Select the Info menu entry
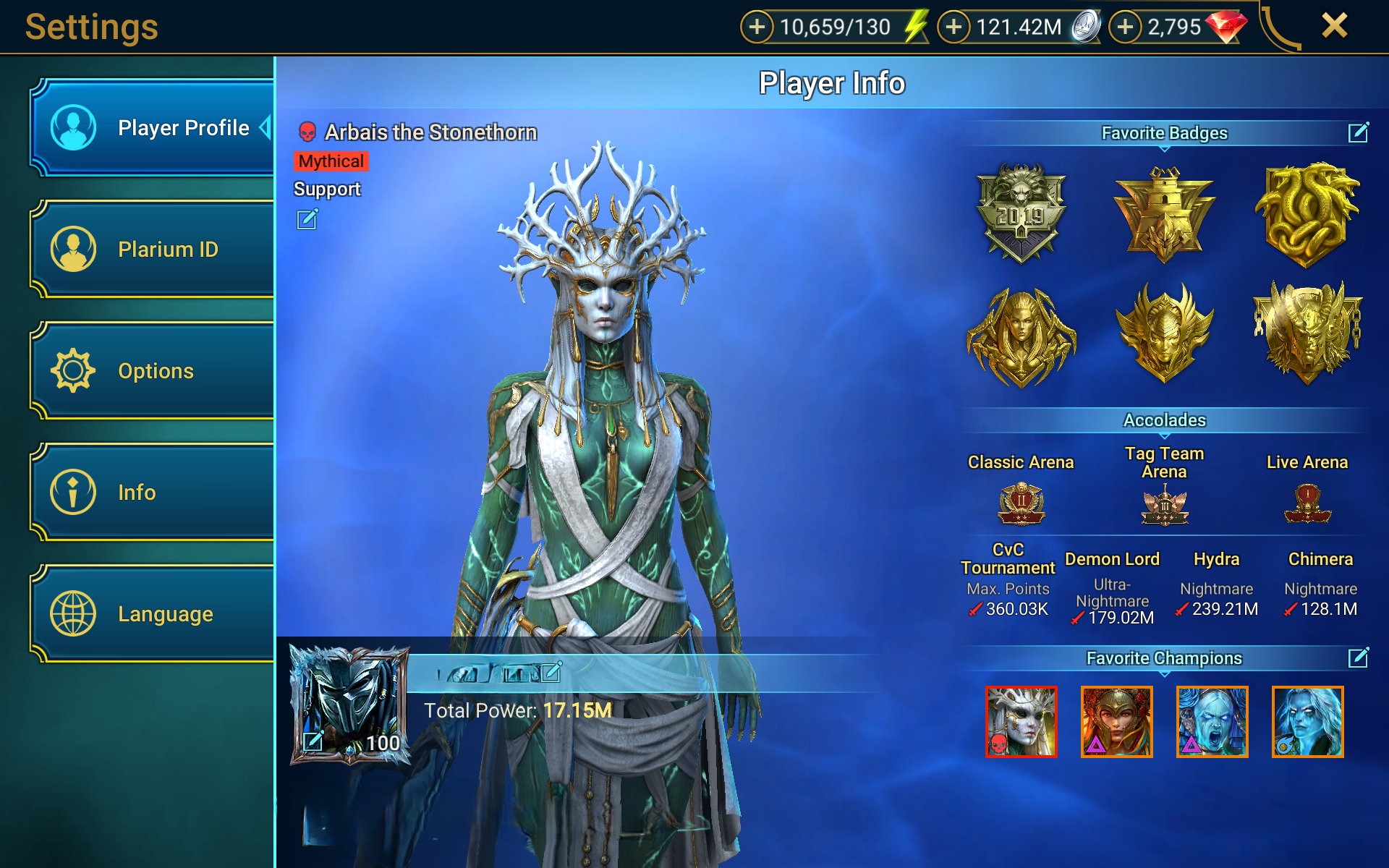 (x=153, y=493)
